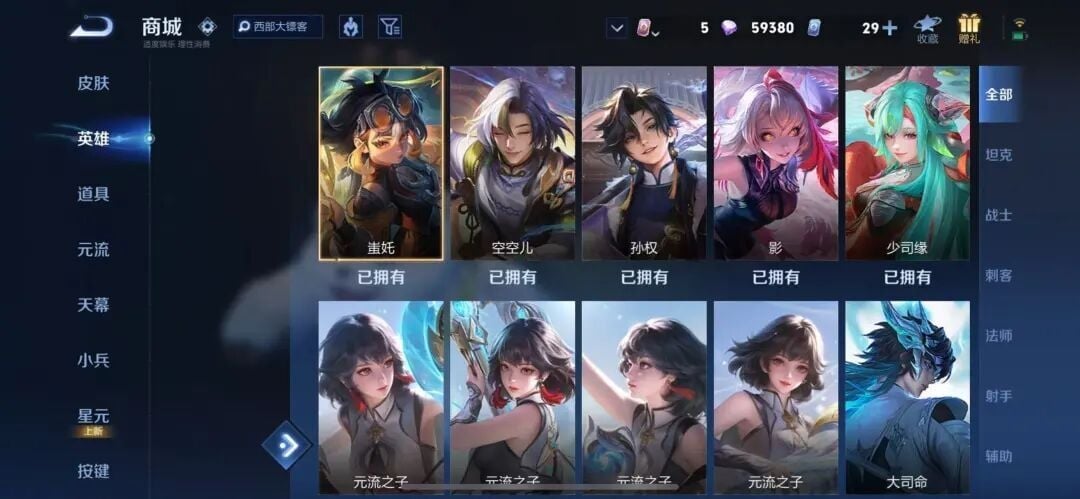The width and height of the screenshot is (1080, 499).
Task: Click the 西部大镖客 search box
Action: point(278,27)
